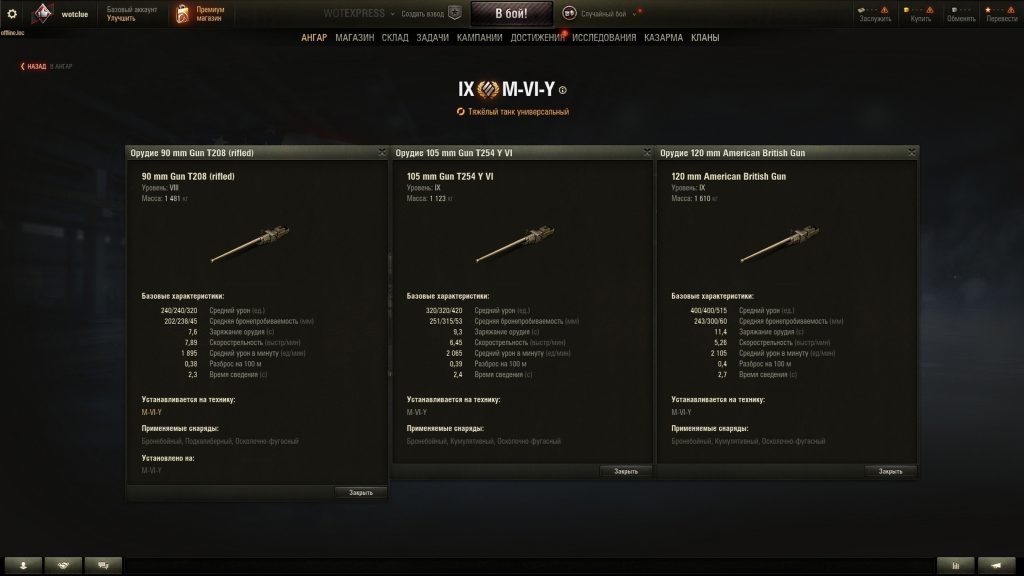Switch to the КАЗАРМА barracks tab

pos(663,38)
